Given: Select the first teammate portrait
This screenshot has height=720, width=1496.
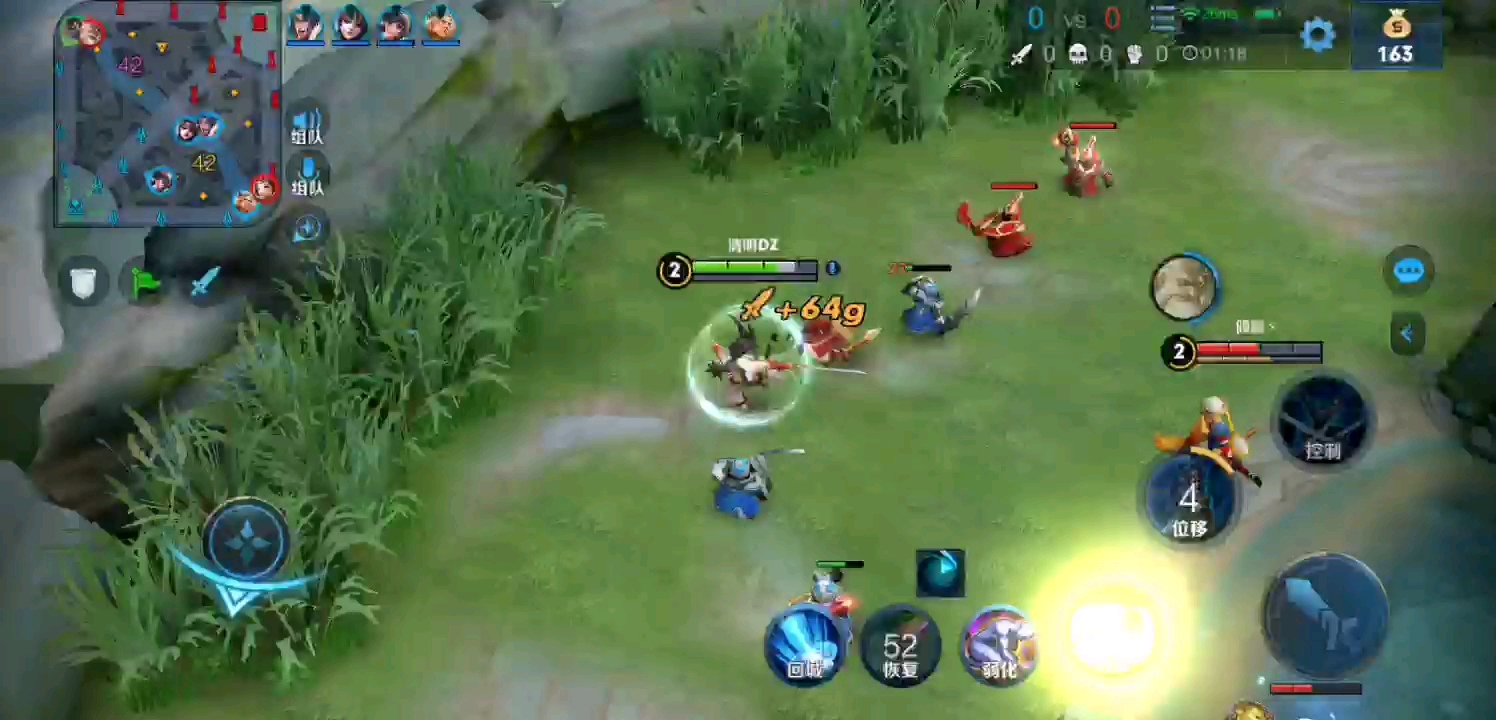Looking at the screenshot, I should 305,23.
